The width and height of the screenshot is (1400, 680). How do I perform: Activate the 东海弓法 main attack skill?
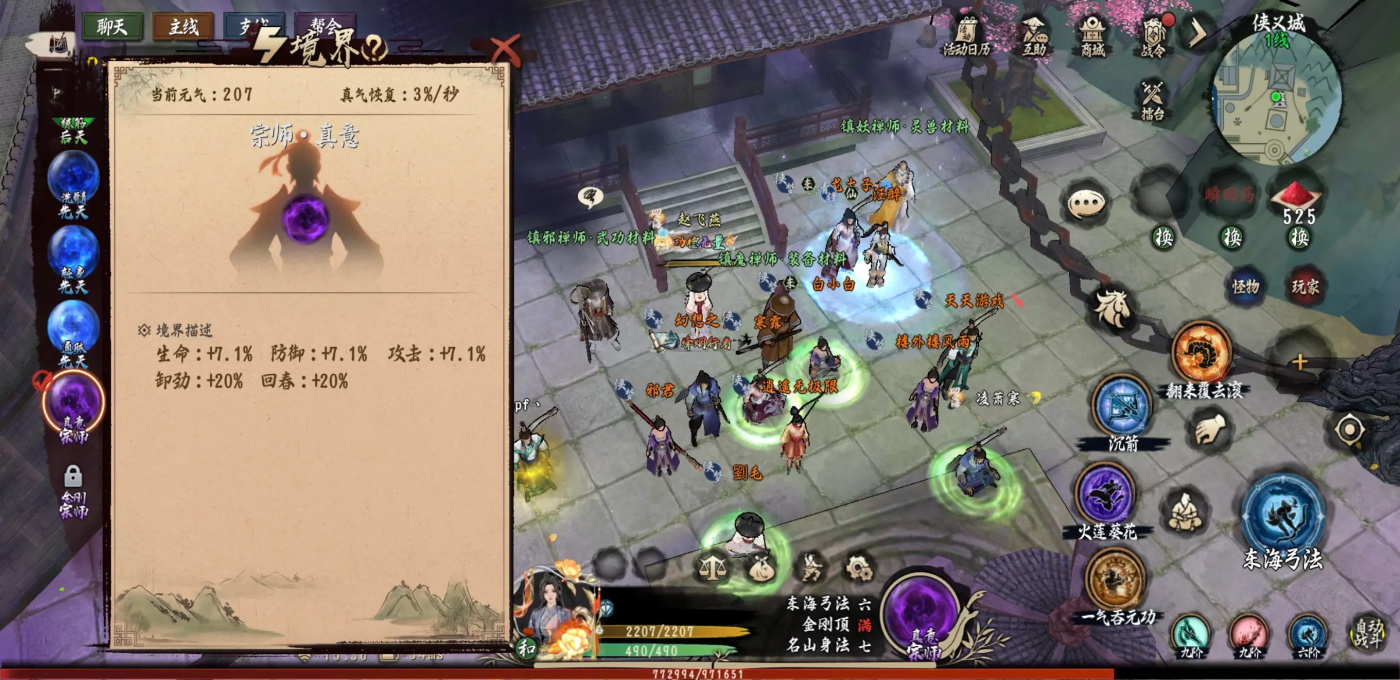[x=1283, y=514]
